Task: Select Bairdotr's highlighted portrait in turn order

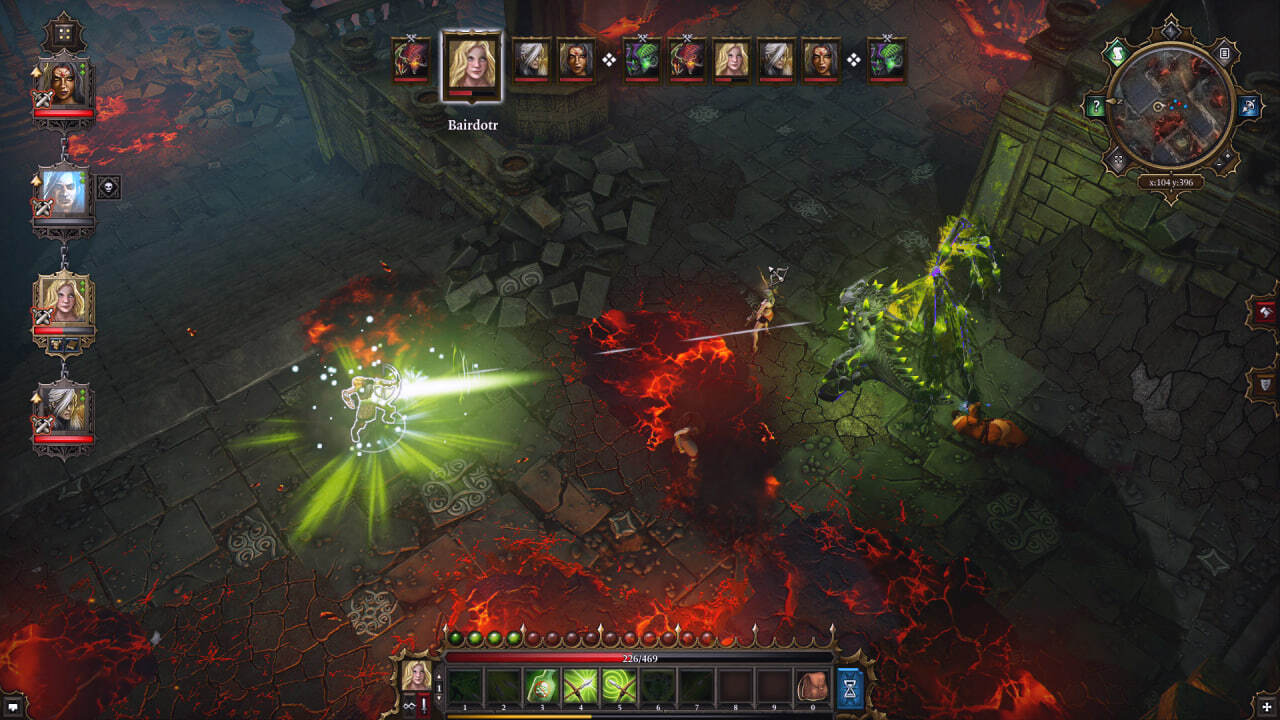Action: [x=472, y=65]
